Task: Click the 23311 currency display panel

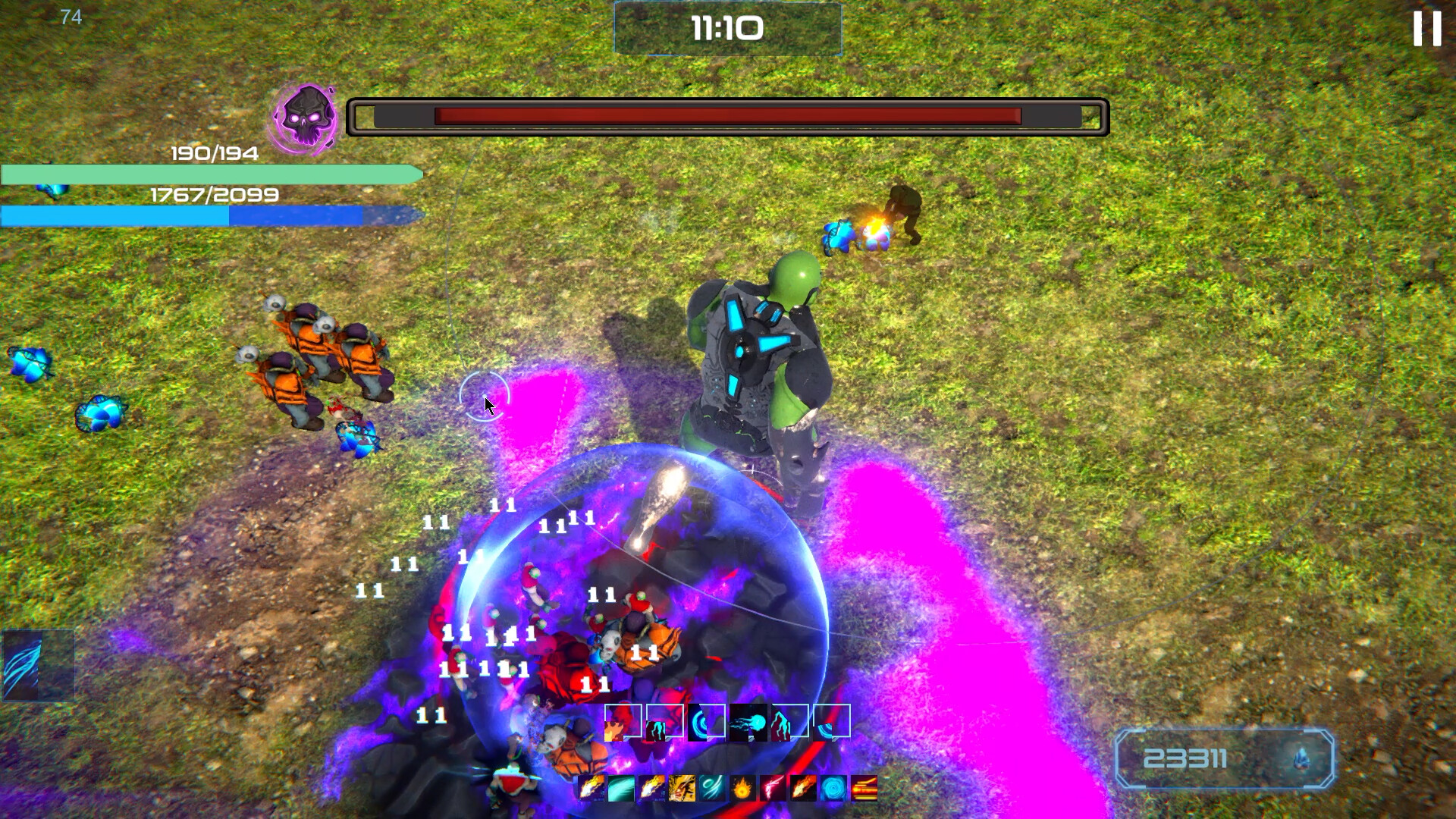Action: point(1225,758)
